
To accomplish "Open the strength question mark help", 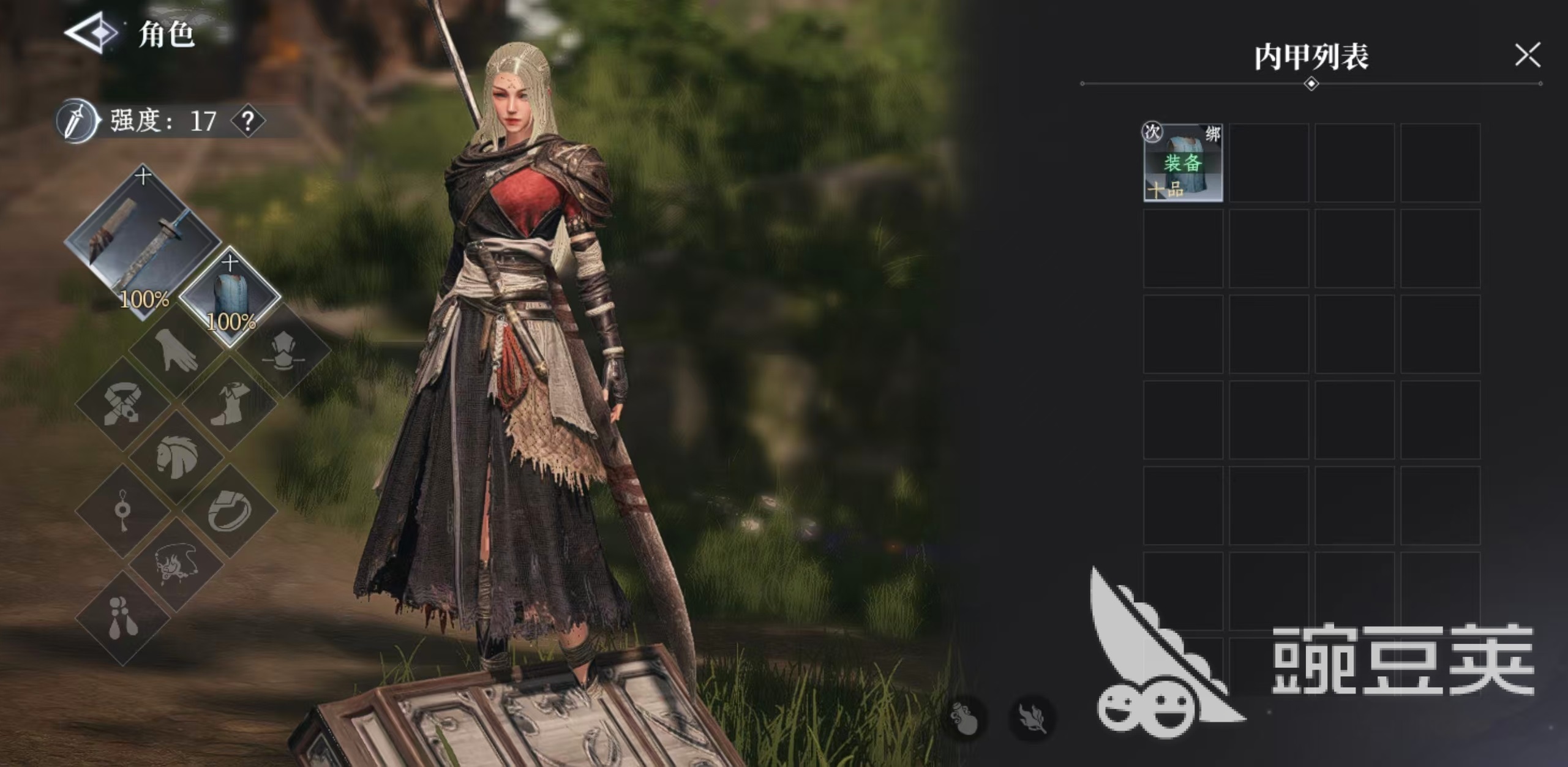I will pyautogui.click(x=248, y=122).
